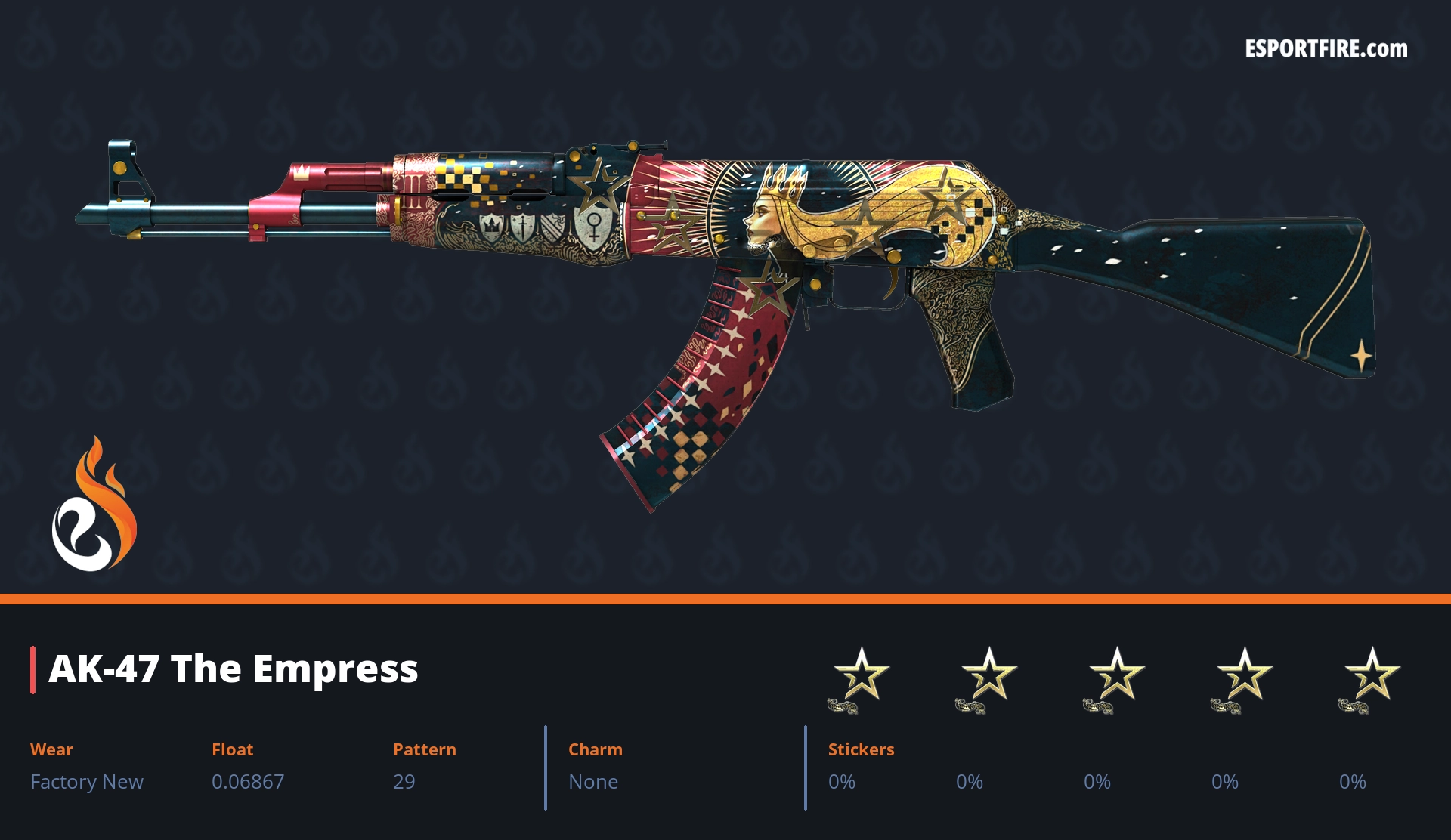
Task: Open the ESPORTFIRE.com site link
Action: click(x=1326, y=49)
